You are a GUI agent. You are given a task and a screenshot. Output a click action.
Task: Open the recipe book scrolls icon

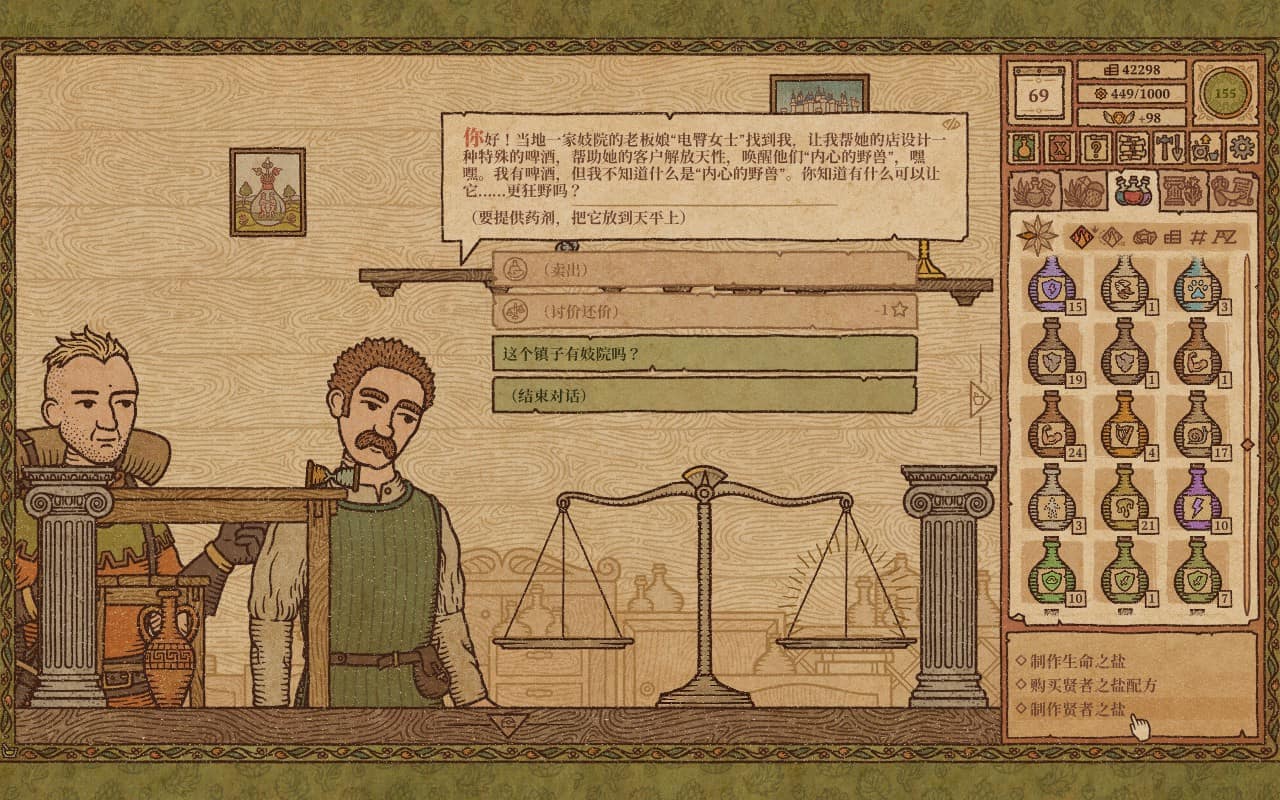click(x=1131, y=148)
